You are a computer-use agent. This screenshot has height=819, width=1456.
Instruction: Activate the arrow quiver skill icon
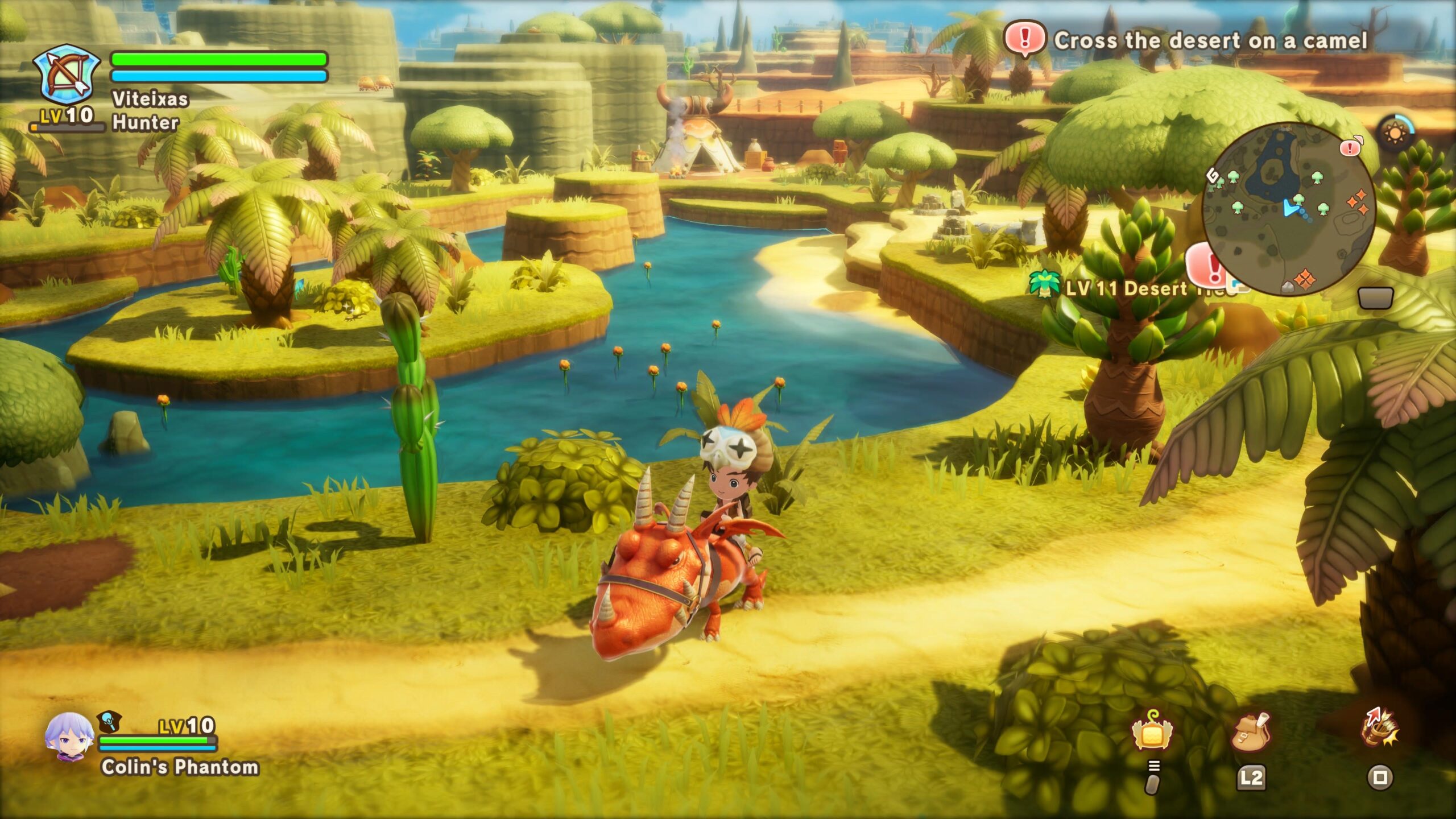pyautogui.click(x=1380, y=729)
